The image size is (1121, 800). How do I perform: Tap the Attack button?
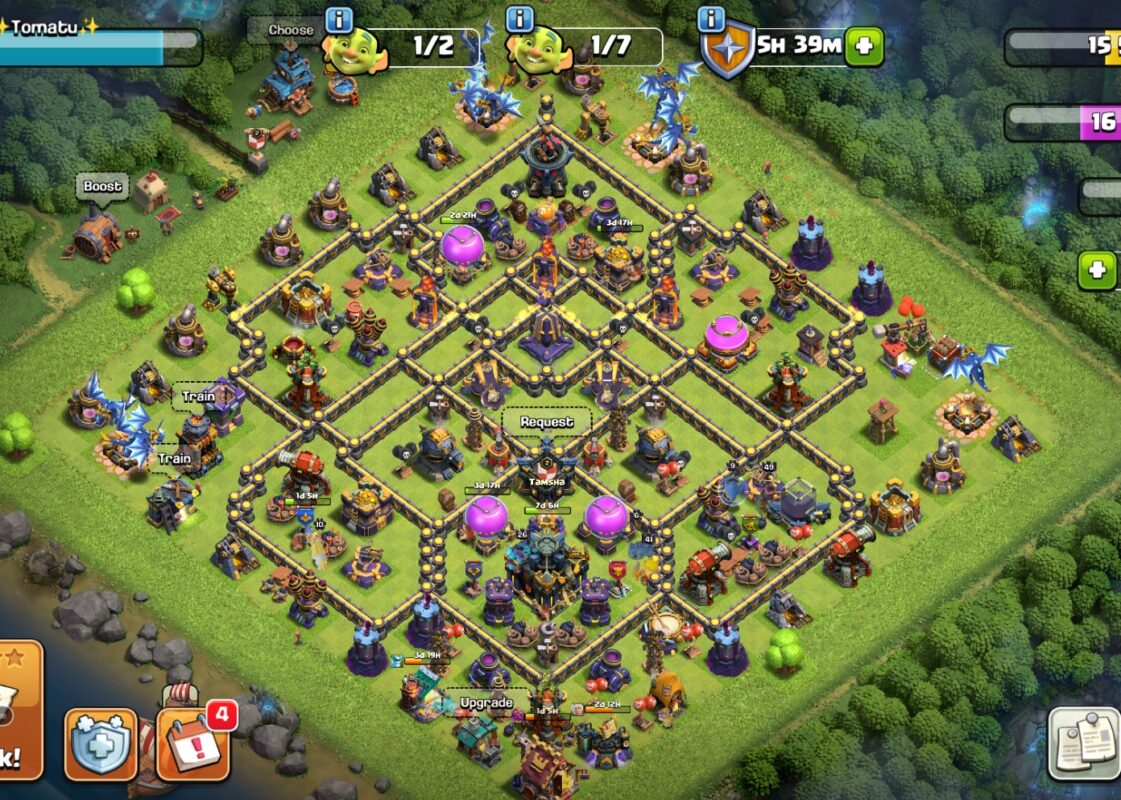coord(18,715)
